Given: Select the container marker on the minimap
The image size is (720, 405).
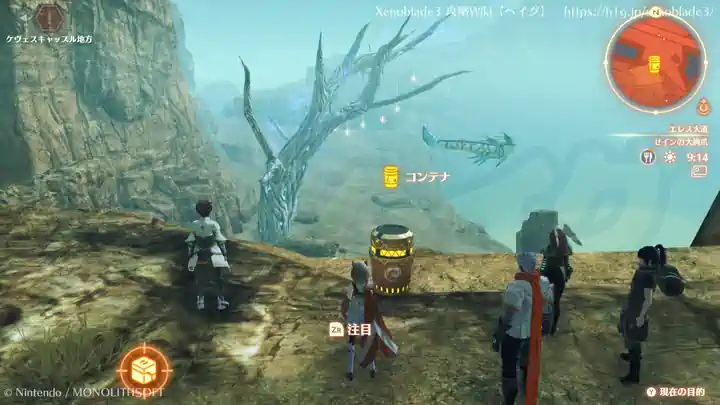Looking at the screenshot, I should click(655, 64).
